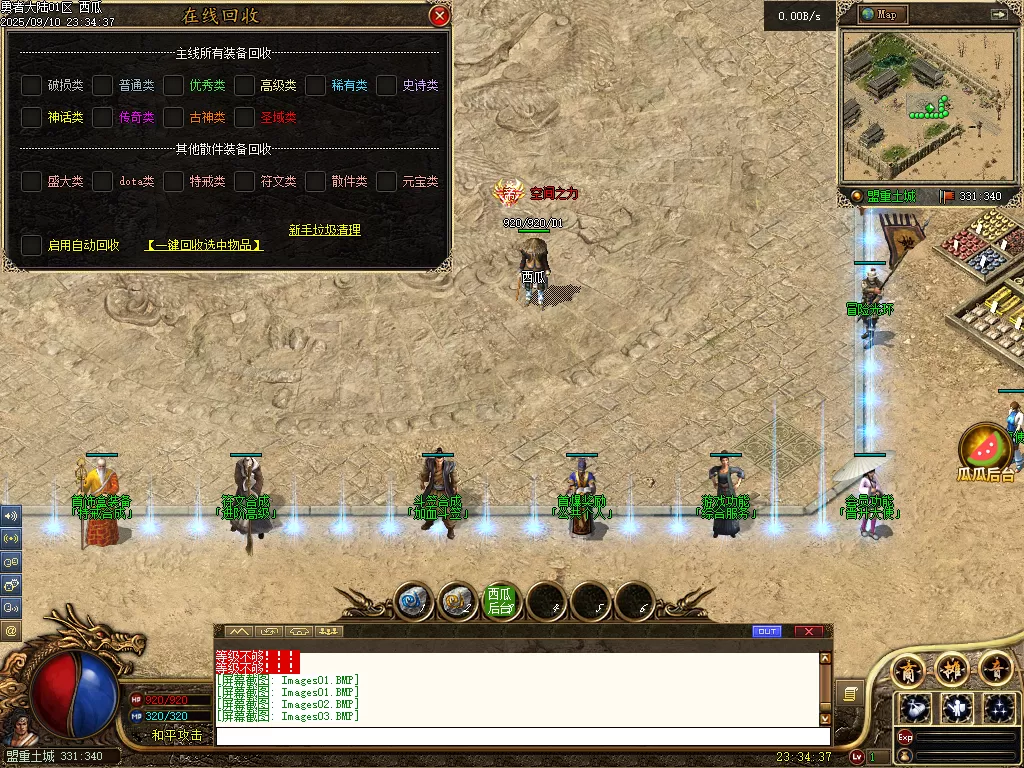Use the green 西瓜后台 hotbar slot
The image size is (1024, 768).
point(500,601)
